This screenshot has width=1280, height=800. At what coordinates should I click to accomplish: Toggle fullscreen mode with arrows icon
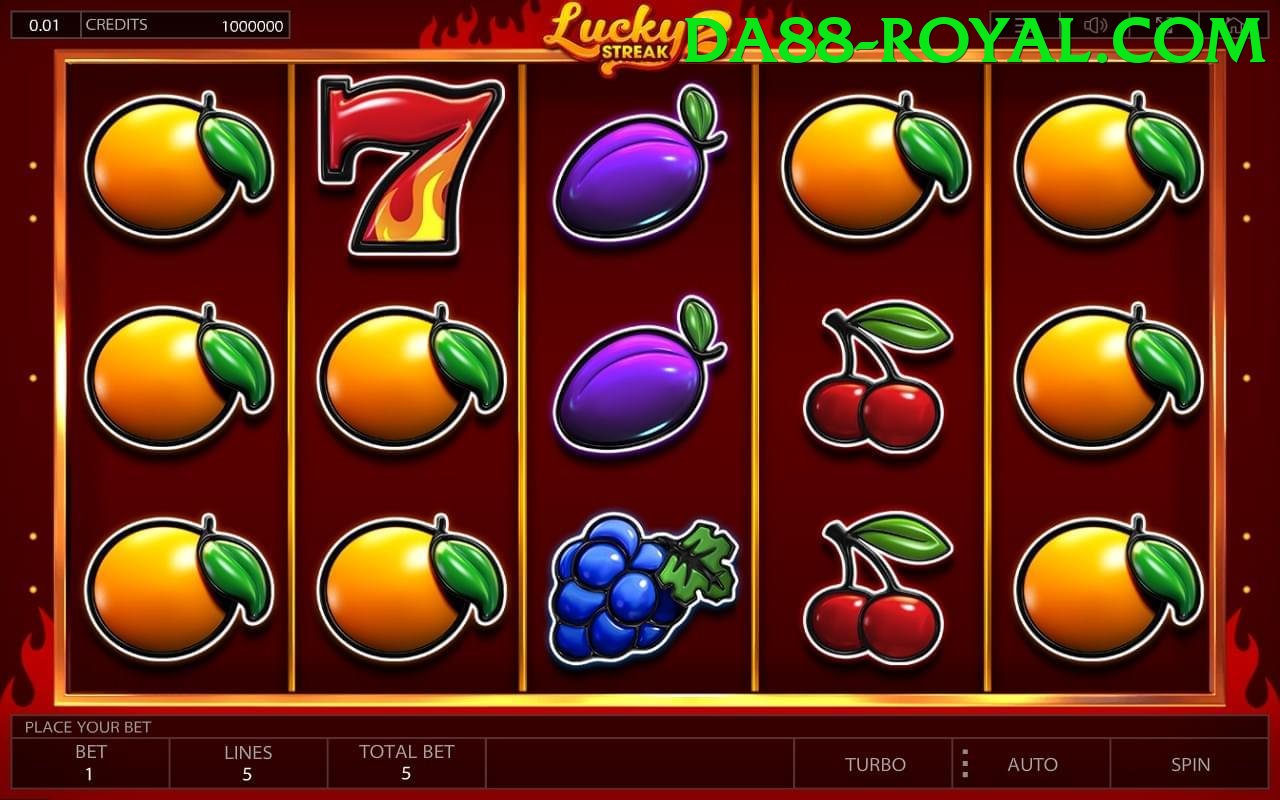(1167, 25)
